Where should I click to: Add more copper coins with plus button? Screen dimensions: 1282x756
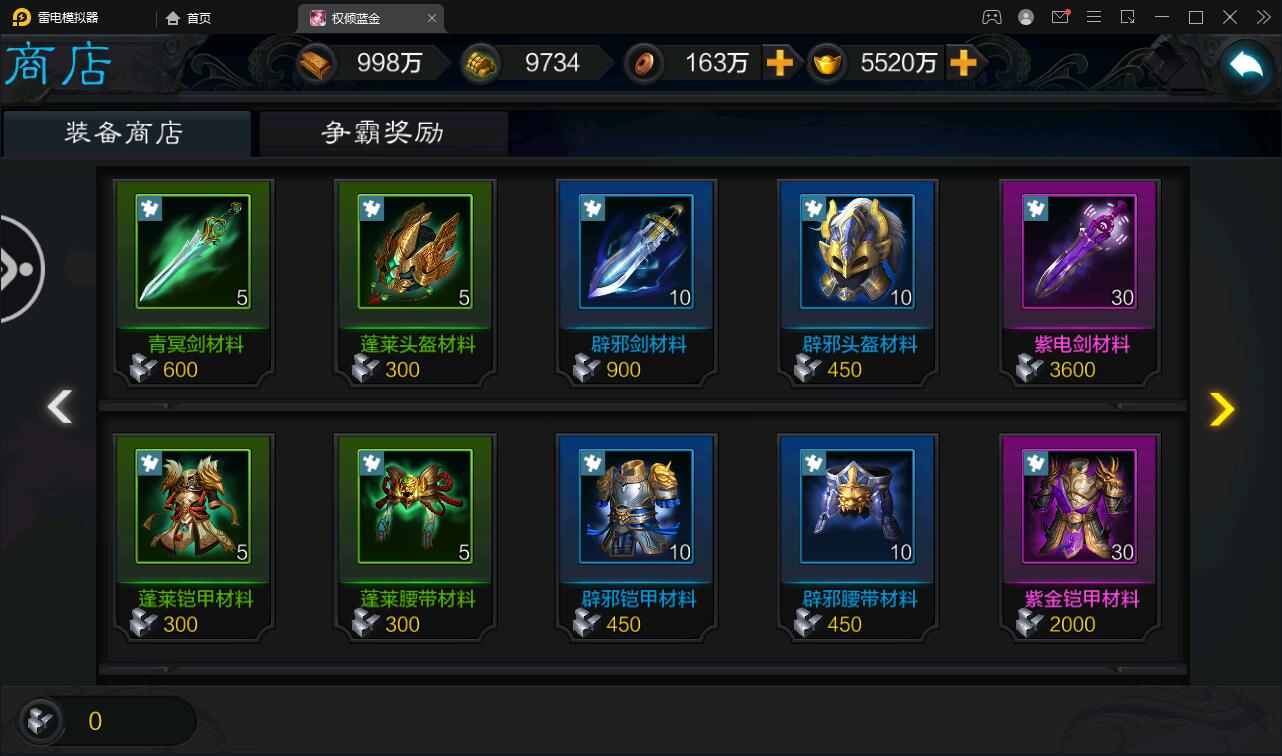(x=779, y=63)
